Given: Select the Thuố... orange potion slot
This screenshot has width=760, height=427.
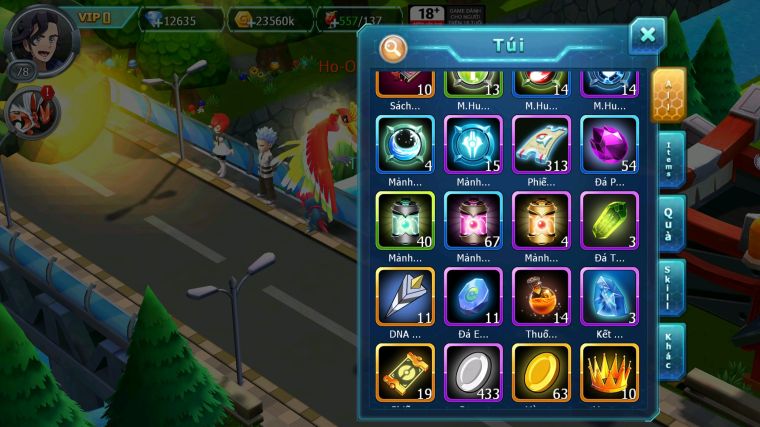Looking at the screenshot, I should (x=541, y=297).
